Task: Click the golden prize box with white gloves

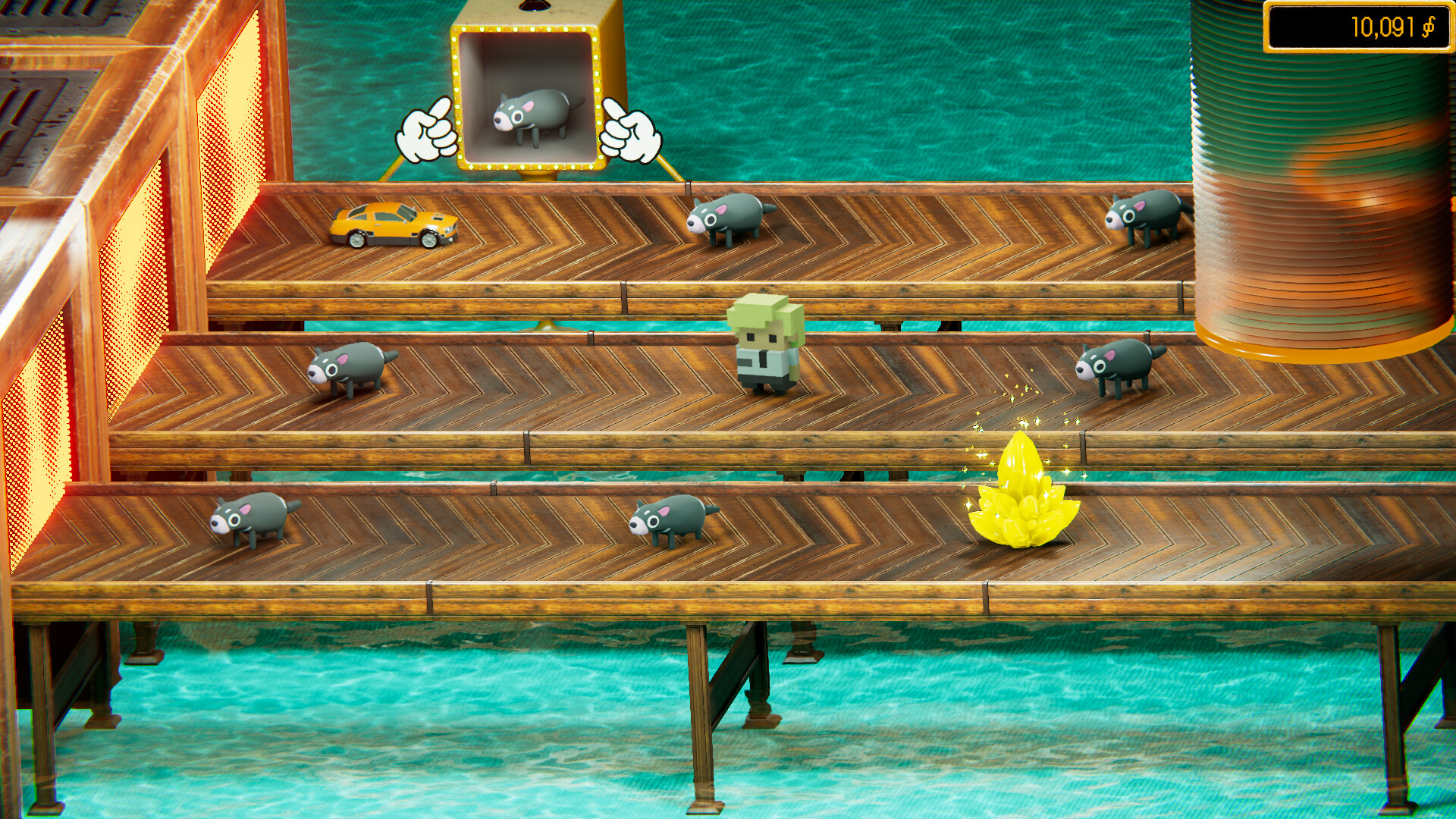Action: point(531,83)
